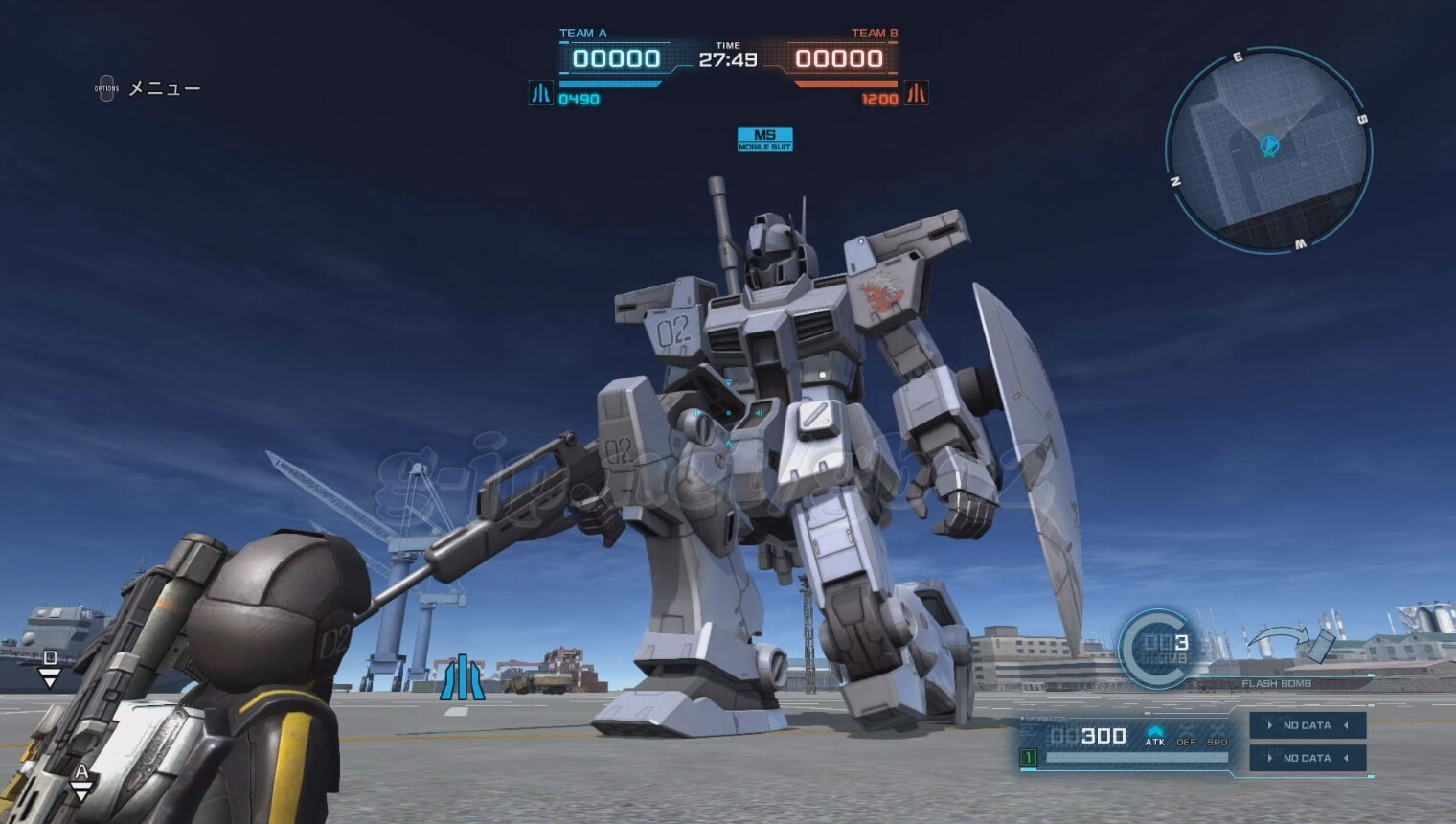
Task: Click the ATK status icon
Action: point(1155,735)
